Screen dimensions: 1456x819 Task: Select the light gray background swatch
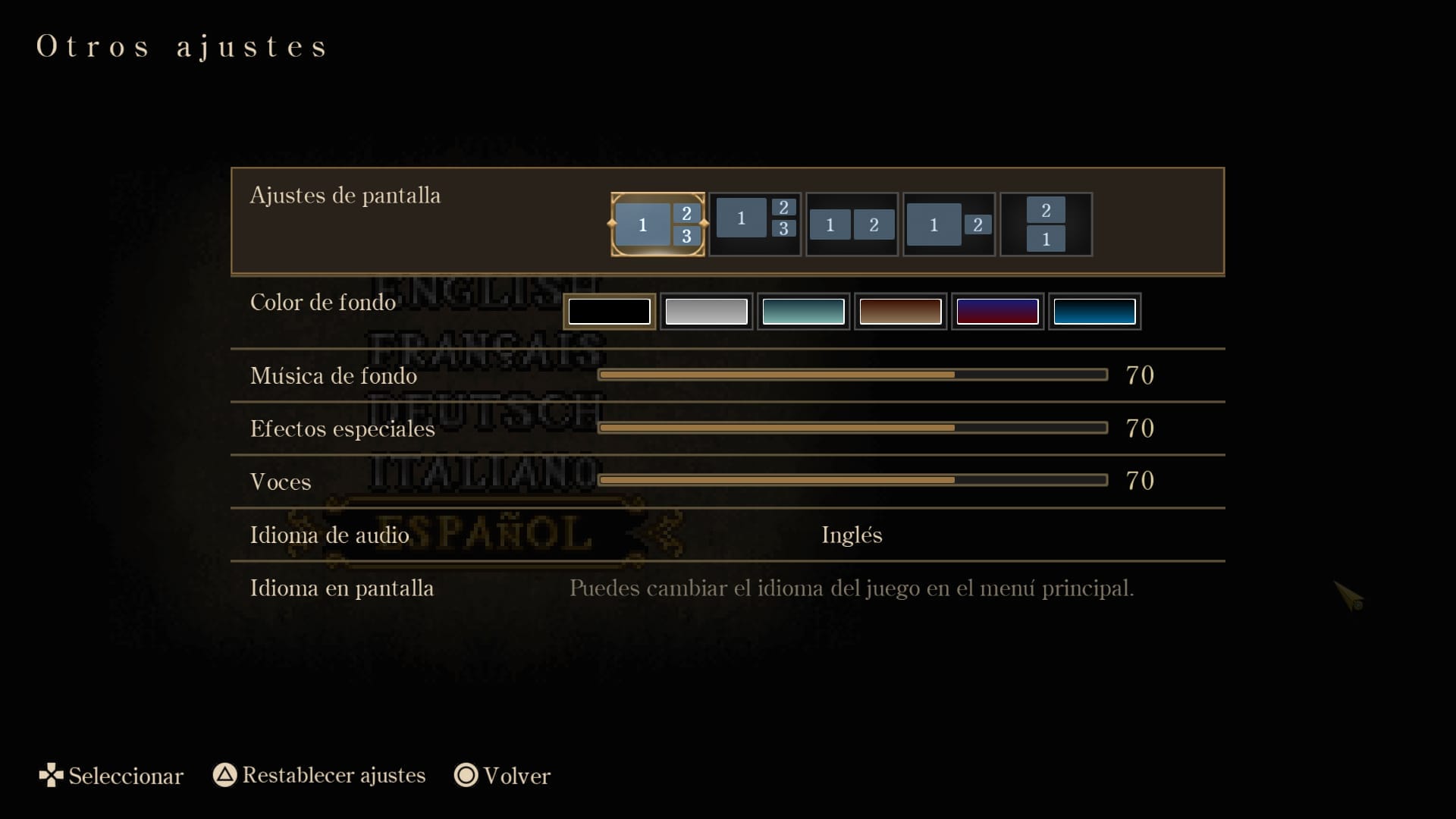[706, 311]
